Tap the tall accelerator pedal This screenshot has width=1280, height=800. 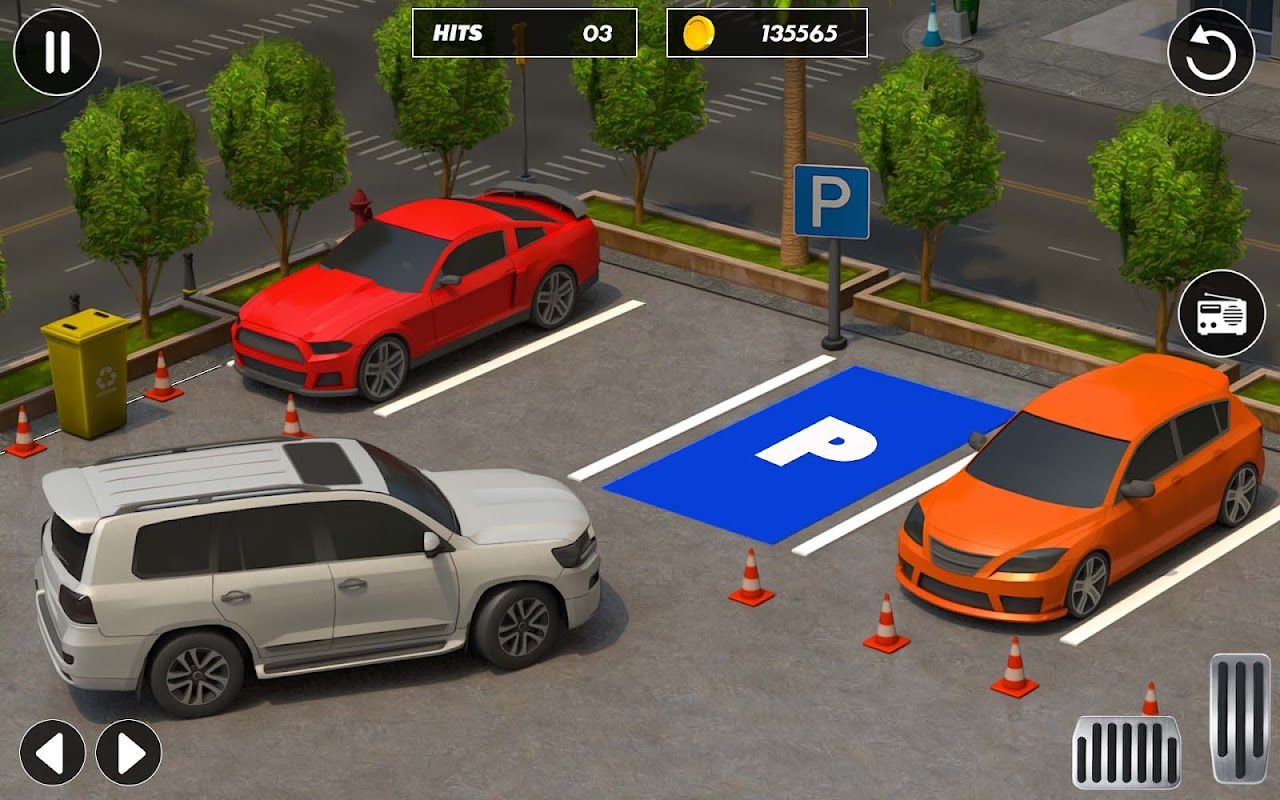pyautogui.click(x=1240, y=717)
